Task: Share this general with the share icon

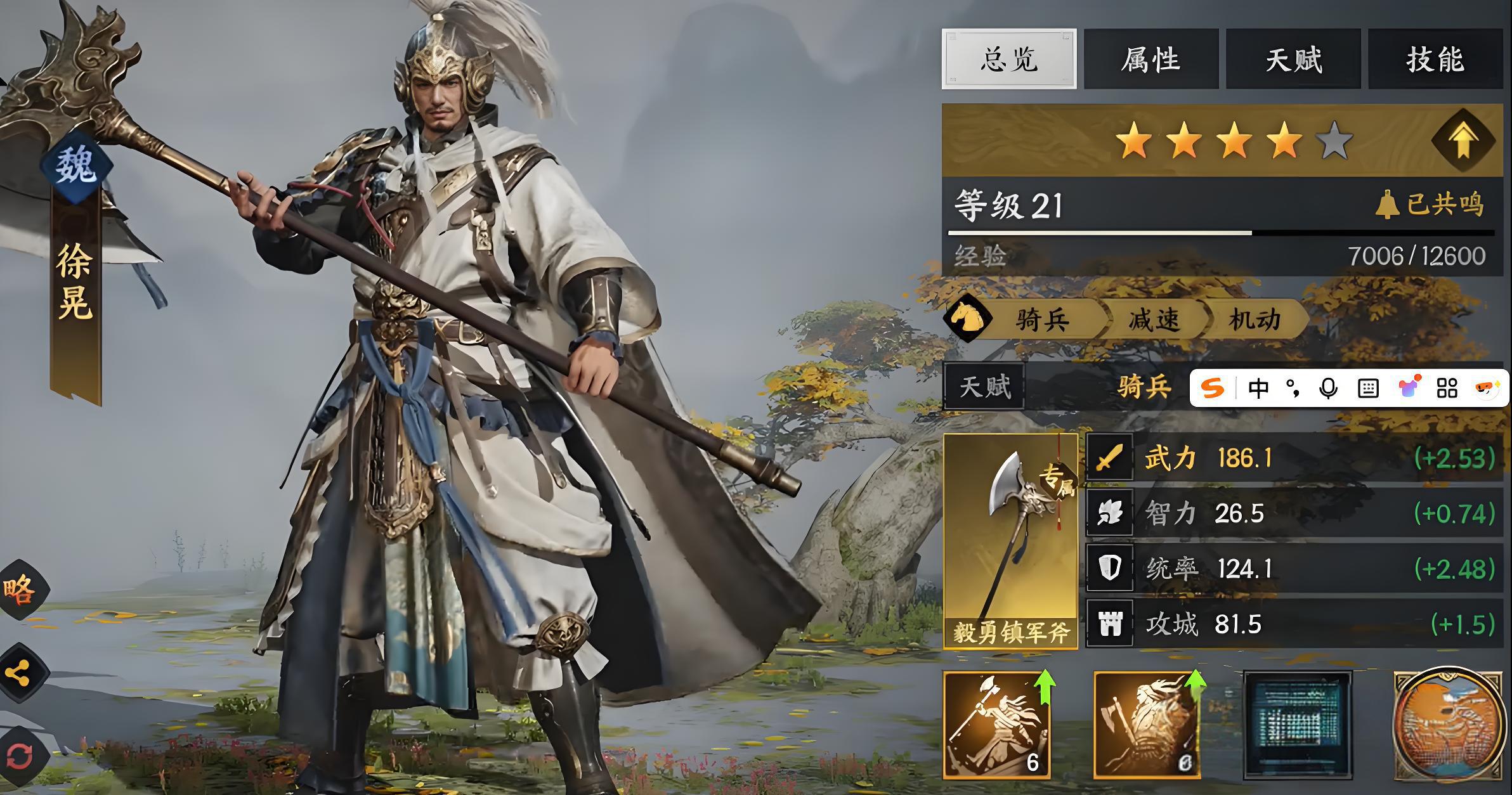Action: [x=20, y=673]
